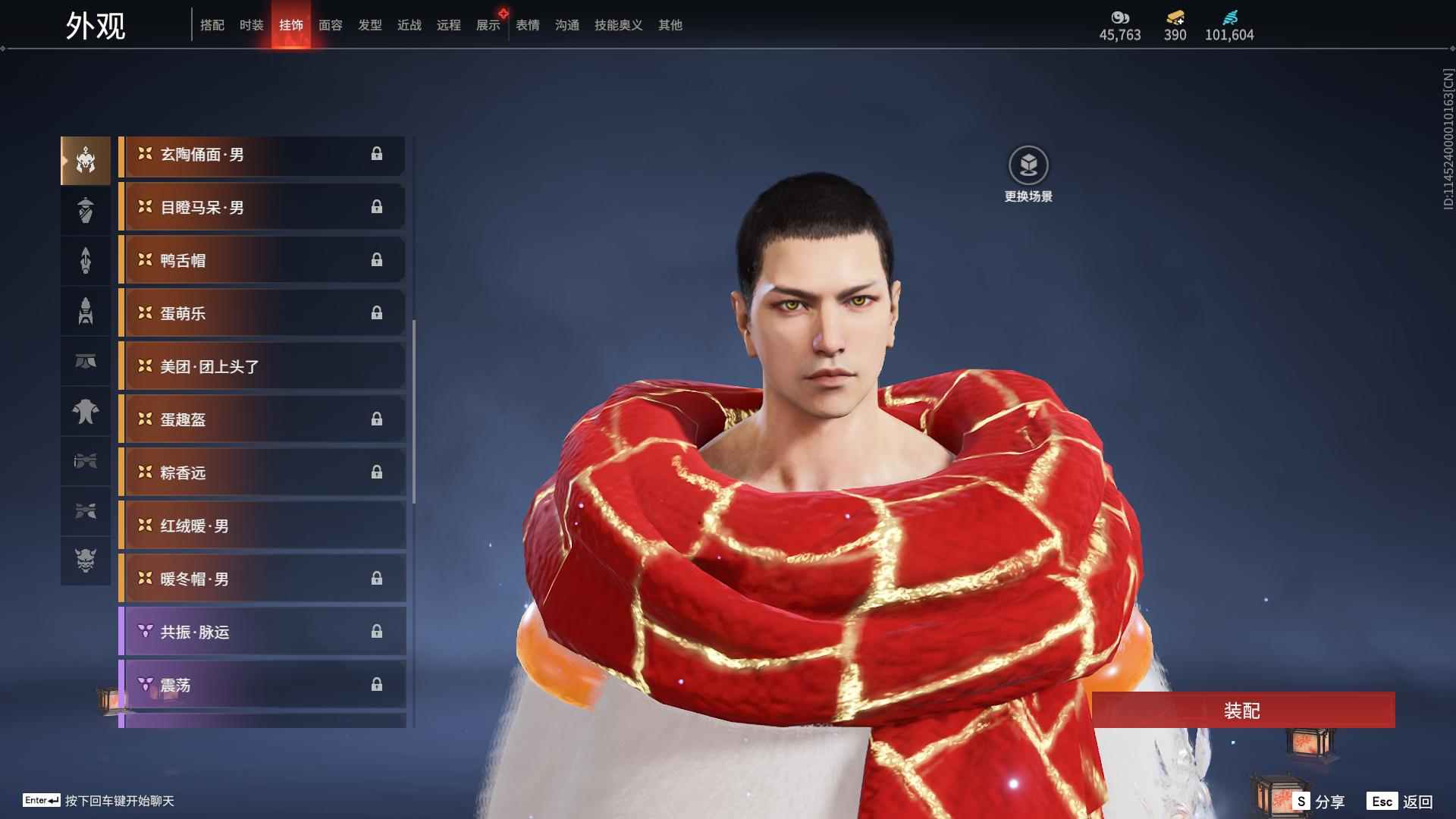Viewport: 1456px width, 819px height.
Task: Go to the 发型 tab
Action: (370, 25)
